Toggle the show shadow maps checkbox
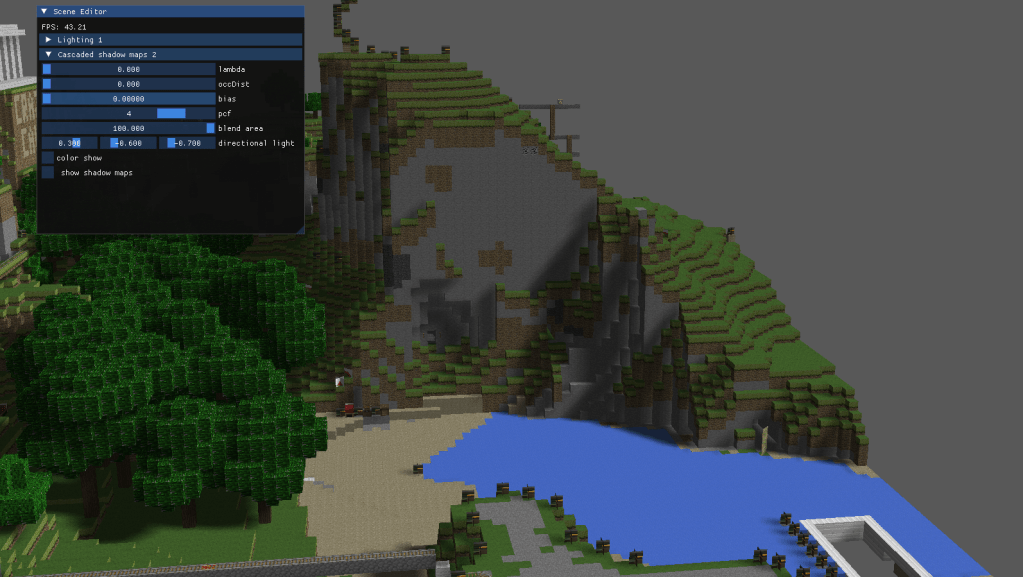 click(48, 173)
